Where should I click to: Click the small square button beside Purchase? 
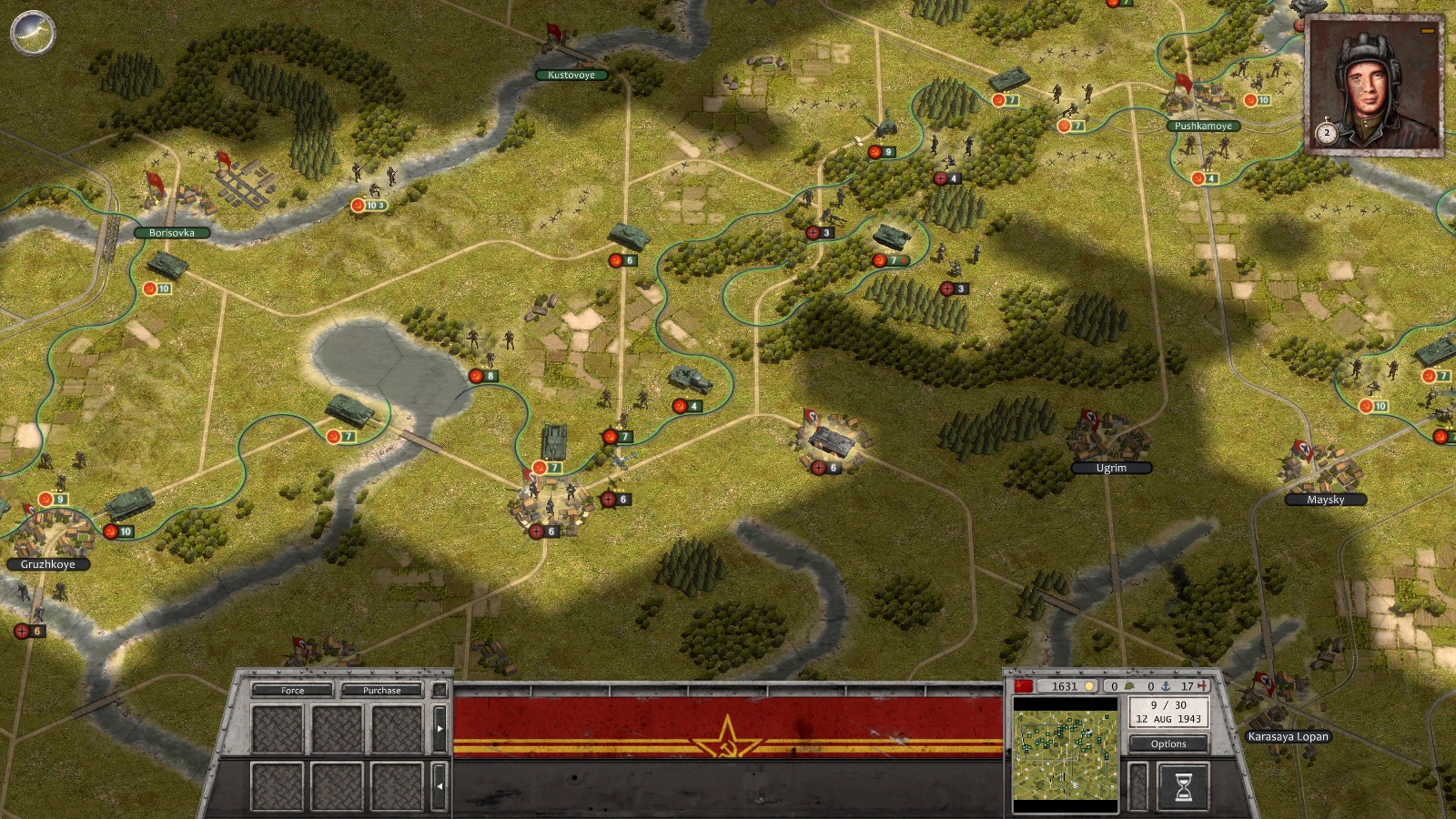(x=440, y=691)
